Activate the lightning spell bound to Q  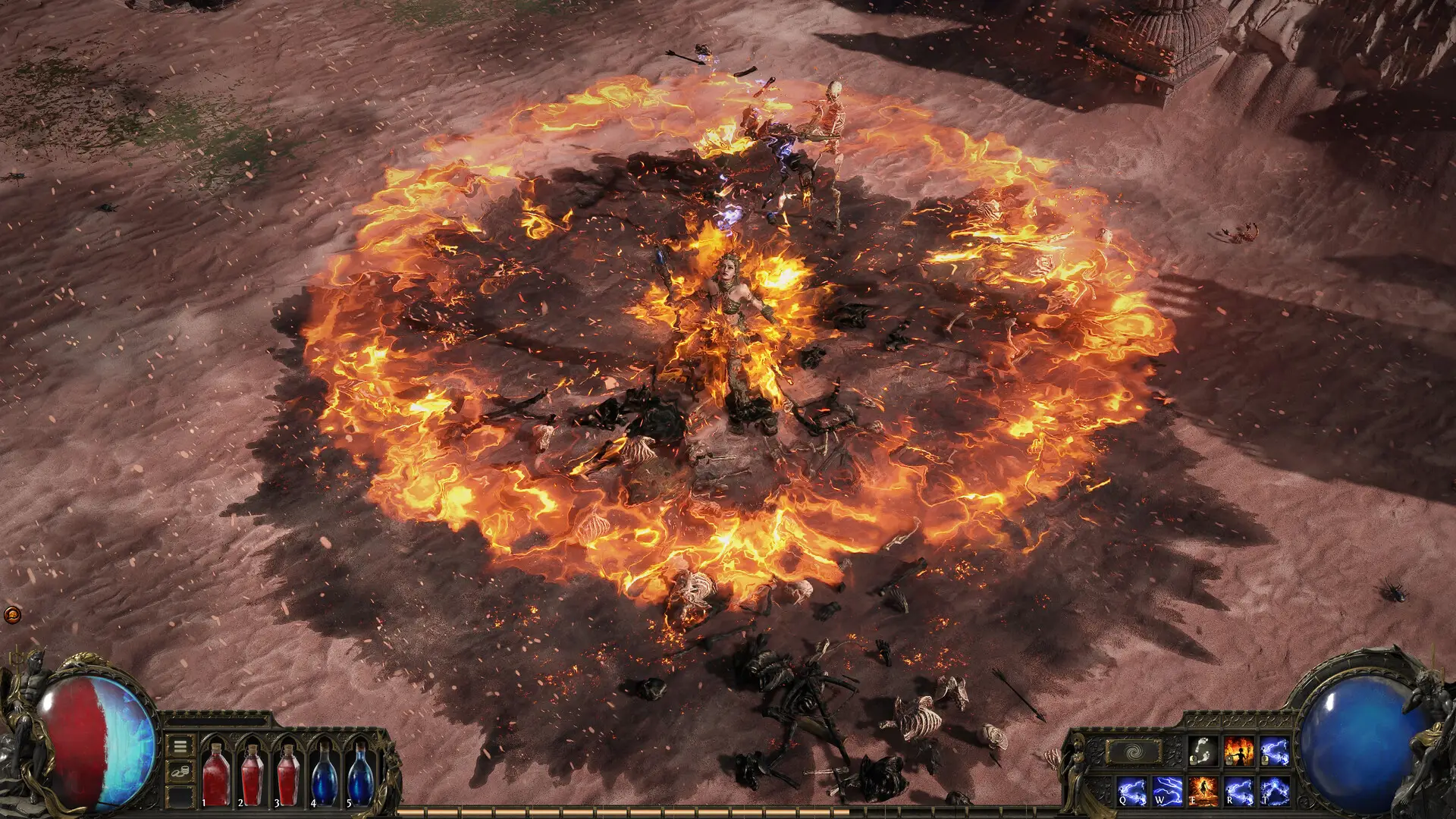(1131, 792)
